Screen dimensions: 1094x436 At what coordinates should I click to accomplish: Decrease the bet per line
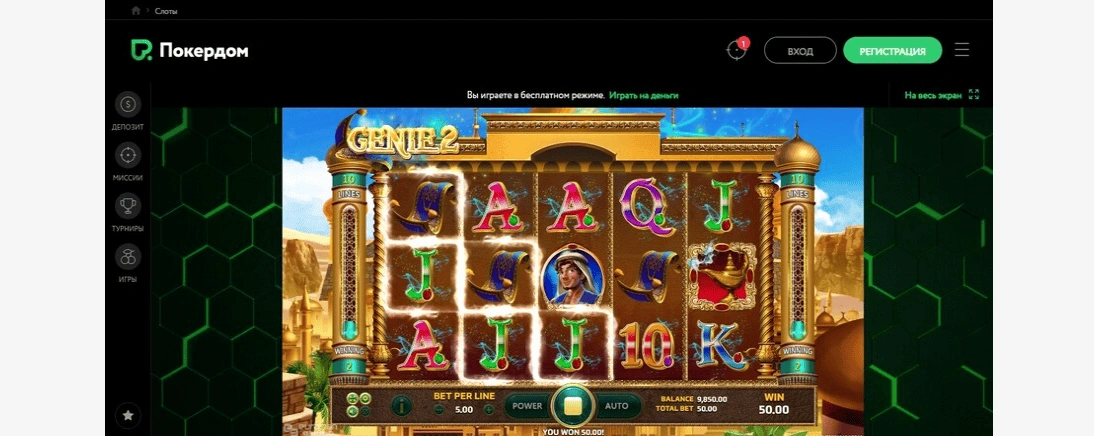(439, 409)
